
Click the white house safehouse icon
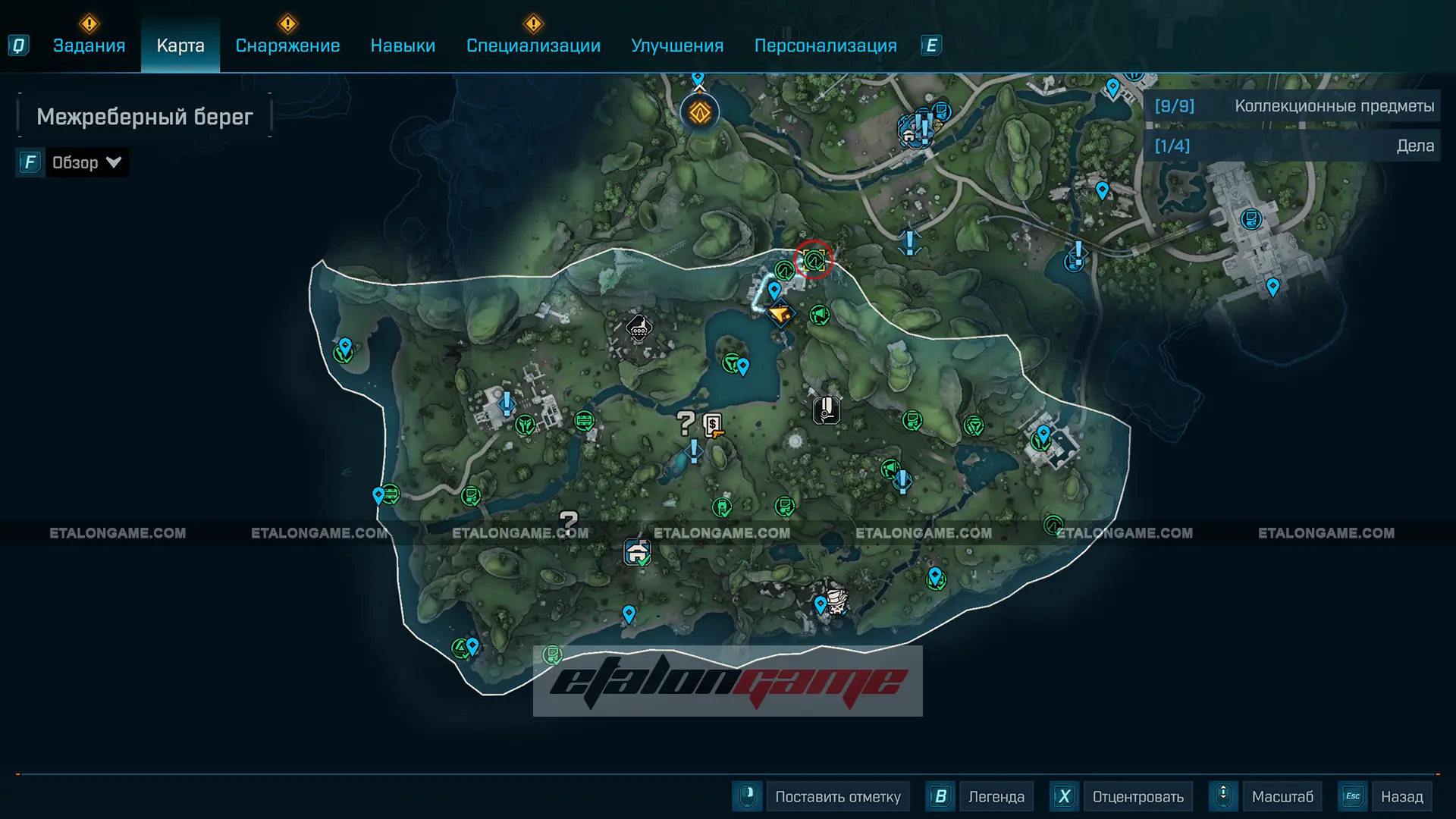637,551
